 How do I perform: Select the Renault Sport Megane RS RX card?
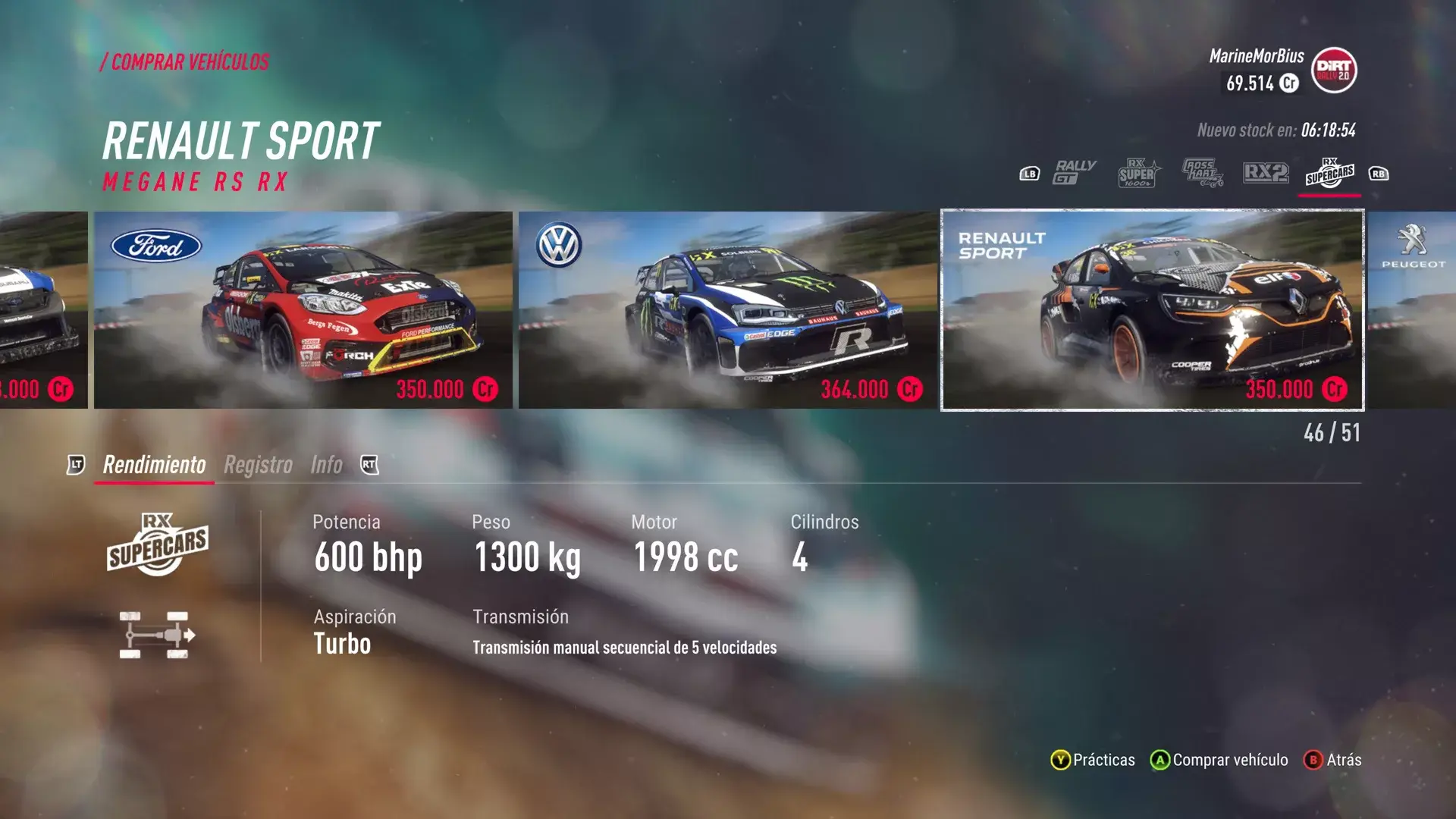(1152, 309)
